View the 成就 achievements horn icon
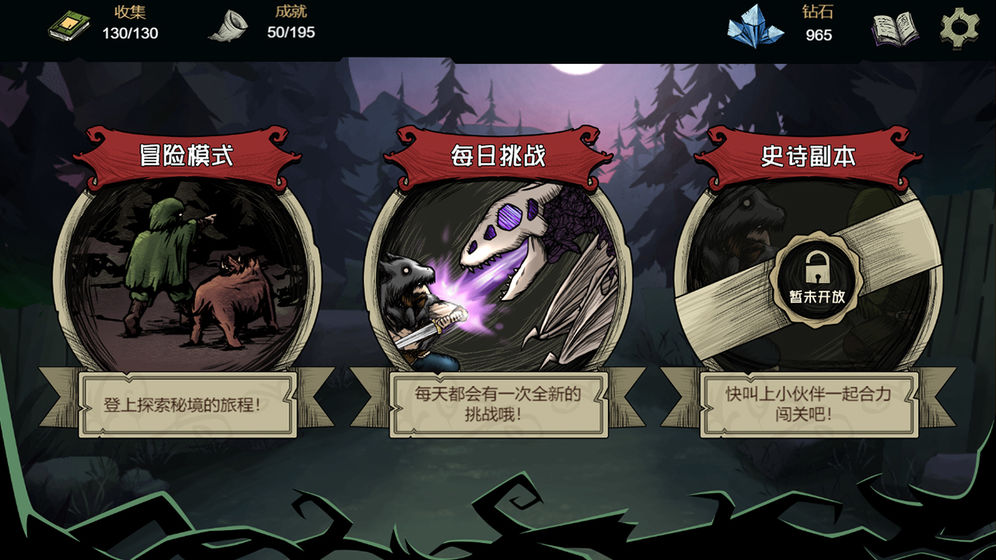The image size is (996, 560). tap(229, 27)
